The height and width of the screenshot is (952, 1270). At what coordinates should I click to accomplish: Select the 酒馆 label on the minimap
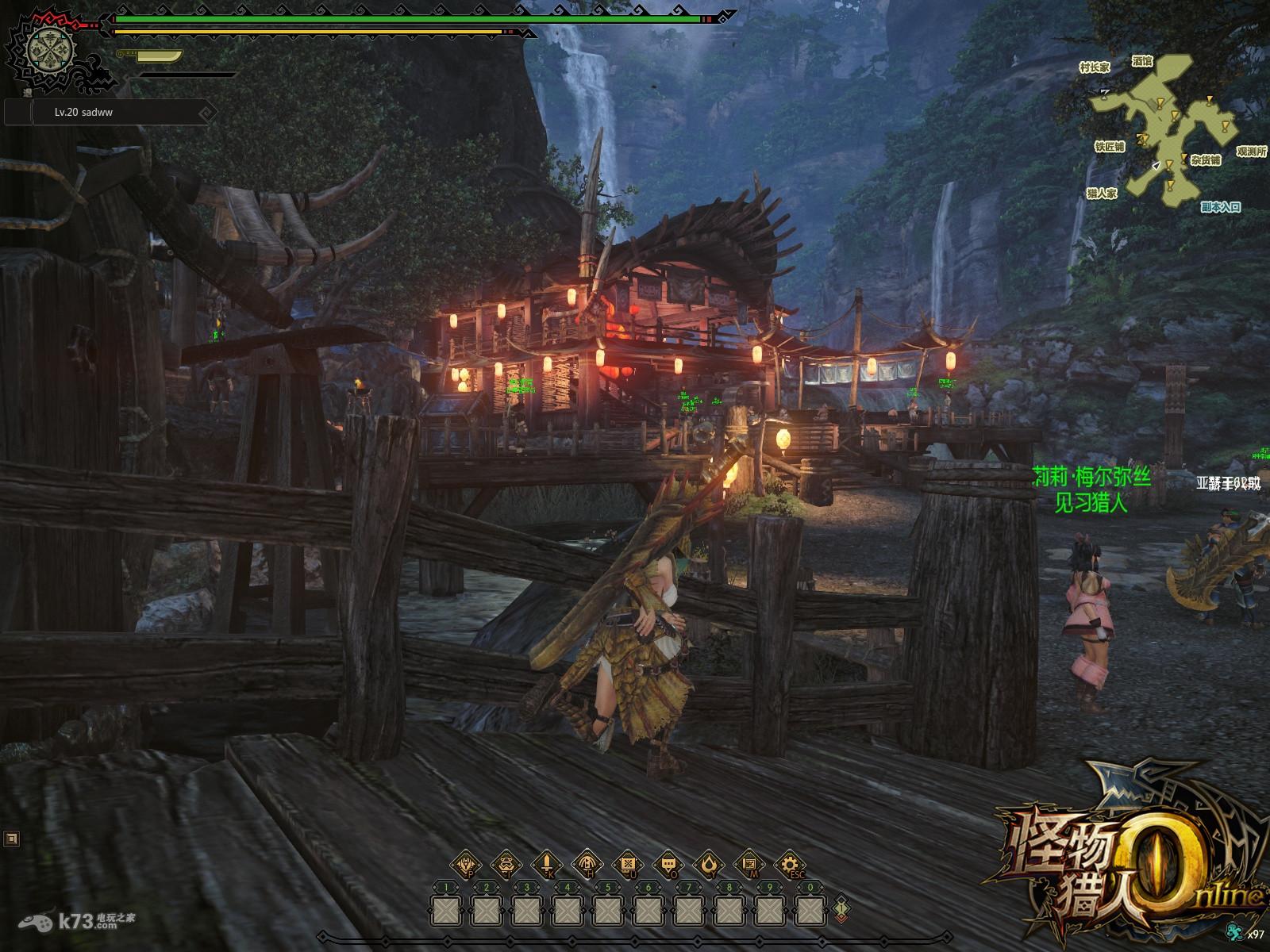point(1142,61)
